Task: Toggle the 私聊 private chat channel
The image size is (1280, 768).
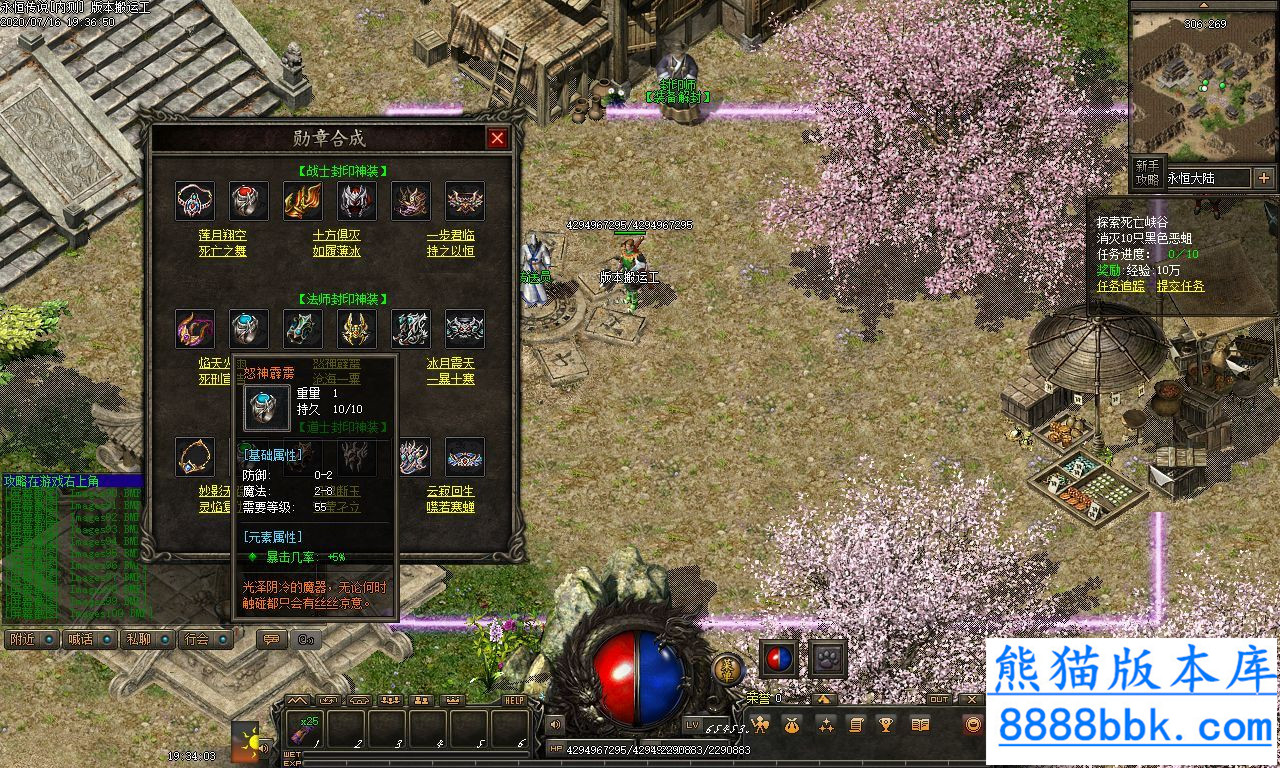Action: pyautogui.click(x=147, y=639)
